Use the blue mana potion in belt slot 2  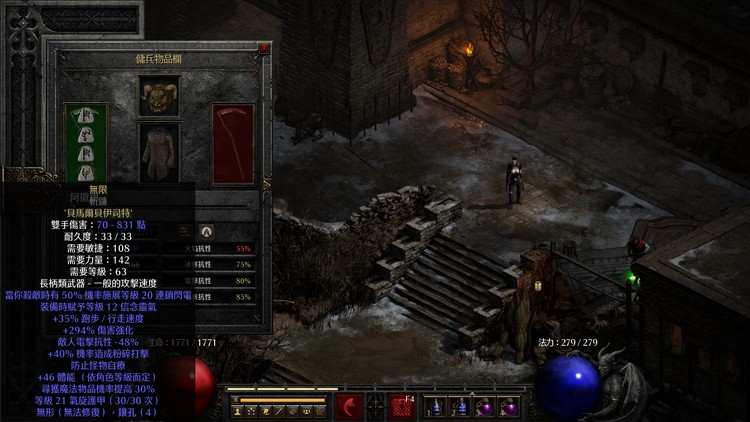pos(460,407)
